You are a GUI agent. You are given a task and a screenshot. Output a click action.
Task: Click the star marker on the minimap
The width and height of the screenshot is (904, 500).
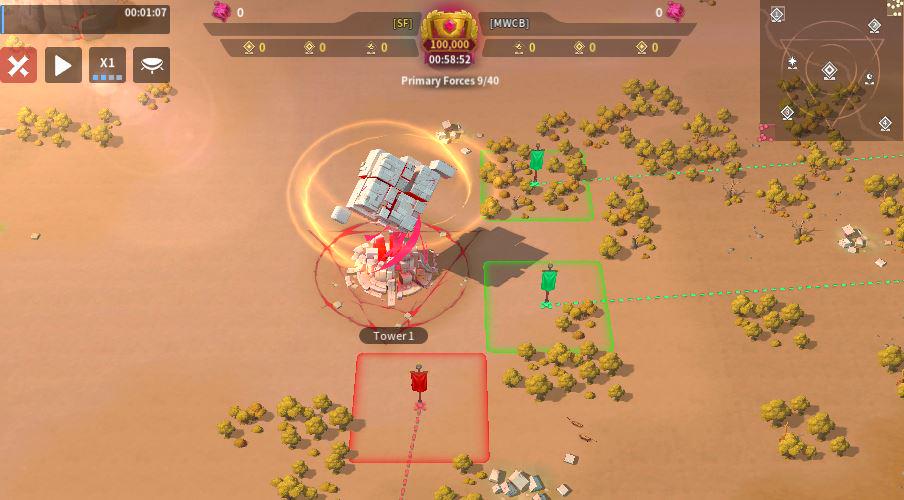792,62
